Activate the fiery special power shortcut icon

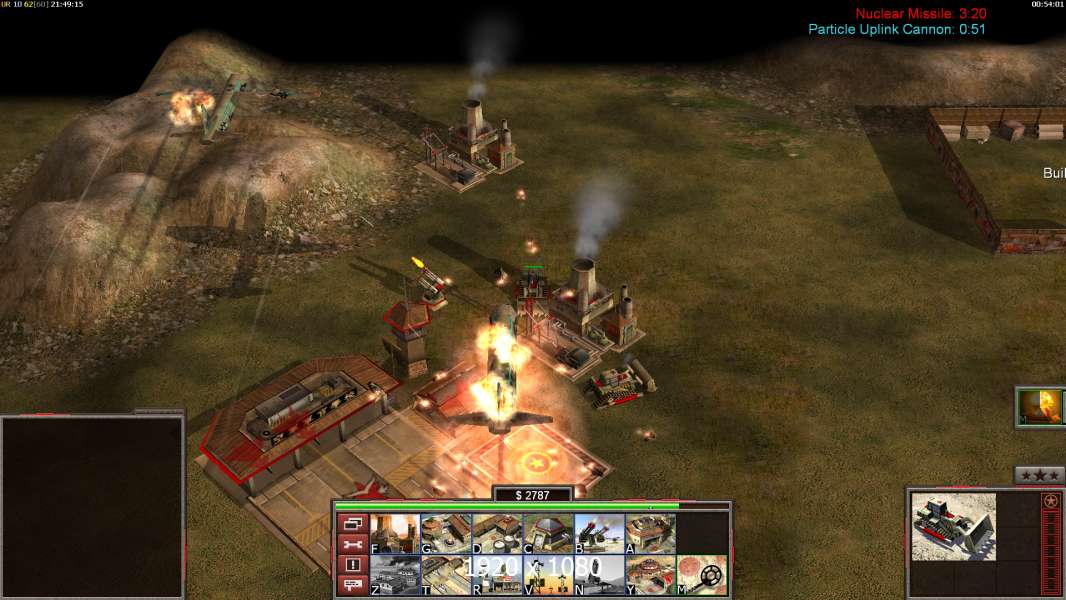(x=1041, y=407)
